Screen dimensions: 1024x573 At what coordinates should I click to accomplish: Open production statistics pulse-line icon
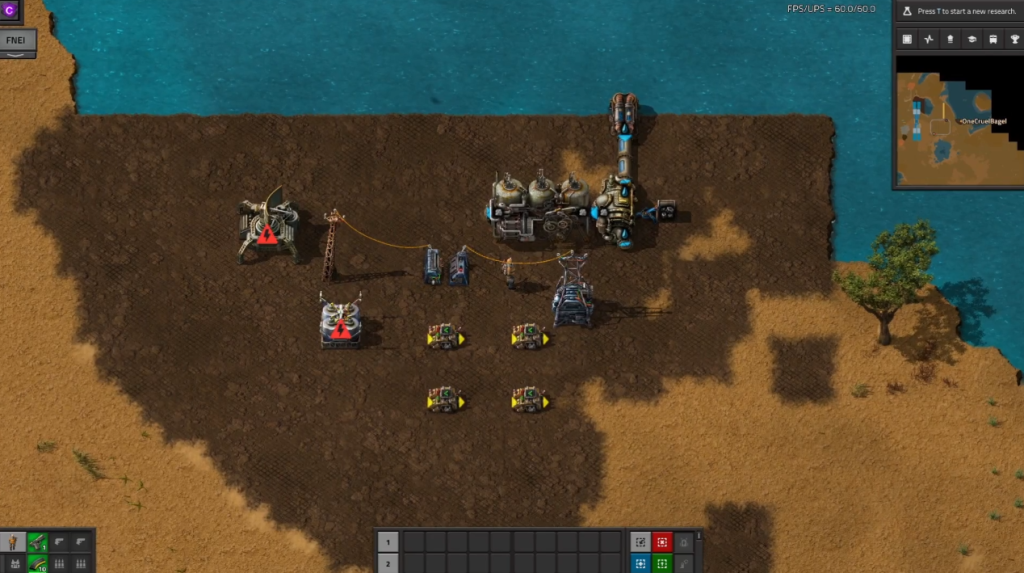point(928,39)
